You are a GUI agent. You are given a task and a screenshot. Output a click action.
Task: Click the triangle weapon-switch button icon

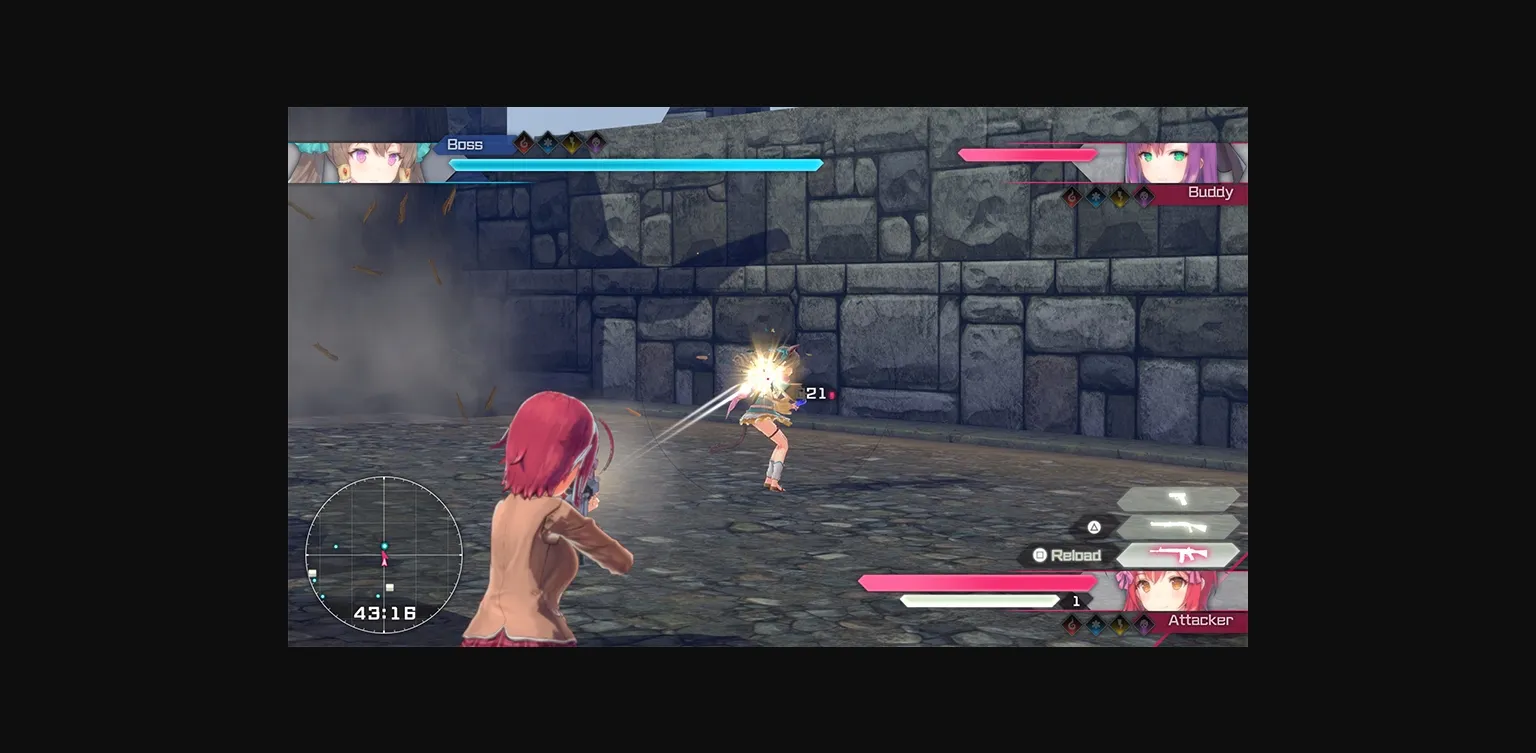1094,526
